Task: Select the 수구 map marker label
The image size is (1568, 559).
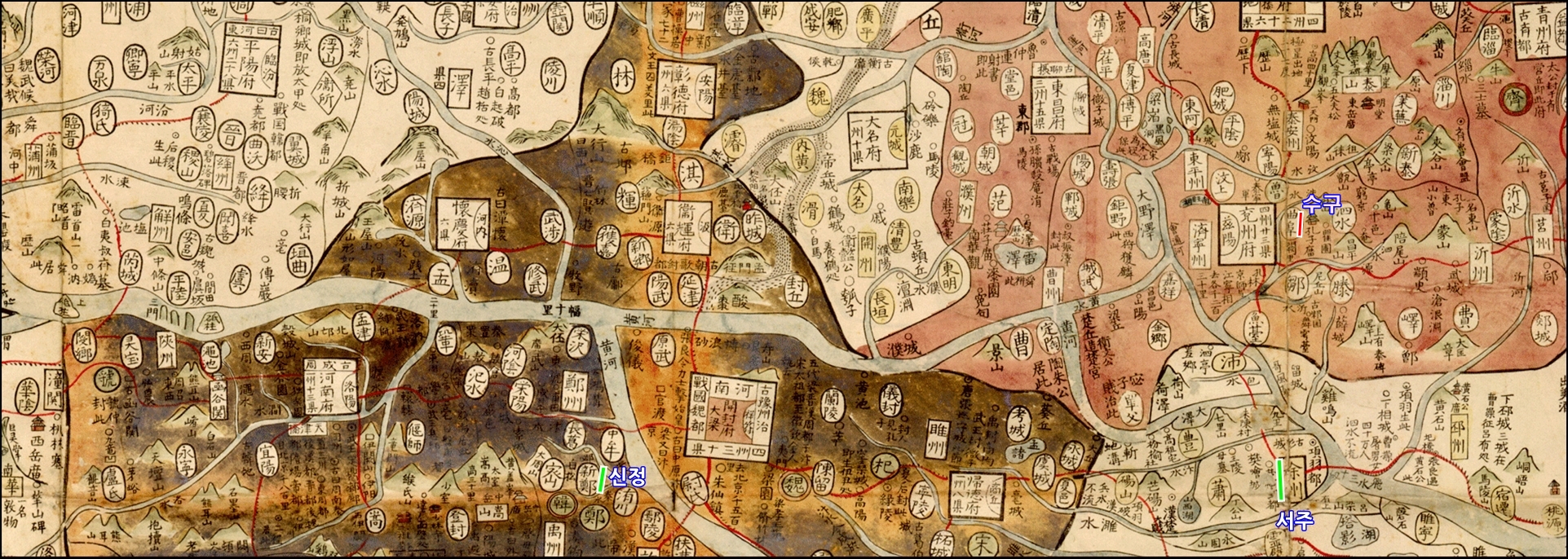Action: click(1321, 204)
